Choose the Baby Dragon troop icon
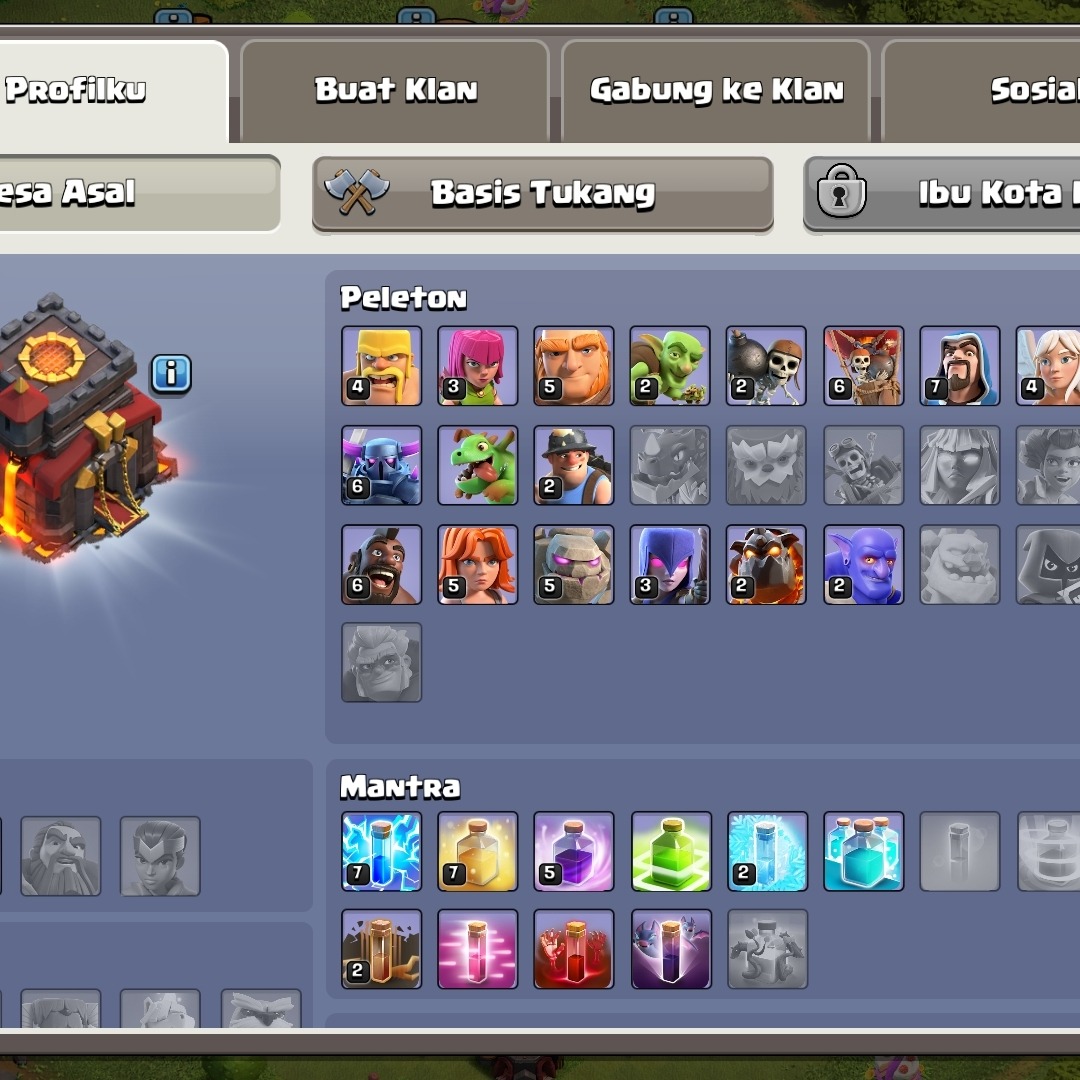1080x1080 pixels. [x=478, y=465]
